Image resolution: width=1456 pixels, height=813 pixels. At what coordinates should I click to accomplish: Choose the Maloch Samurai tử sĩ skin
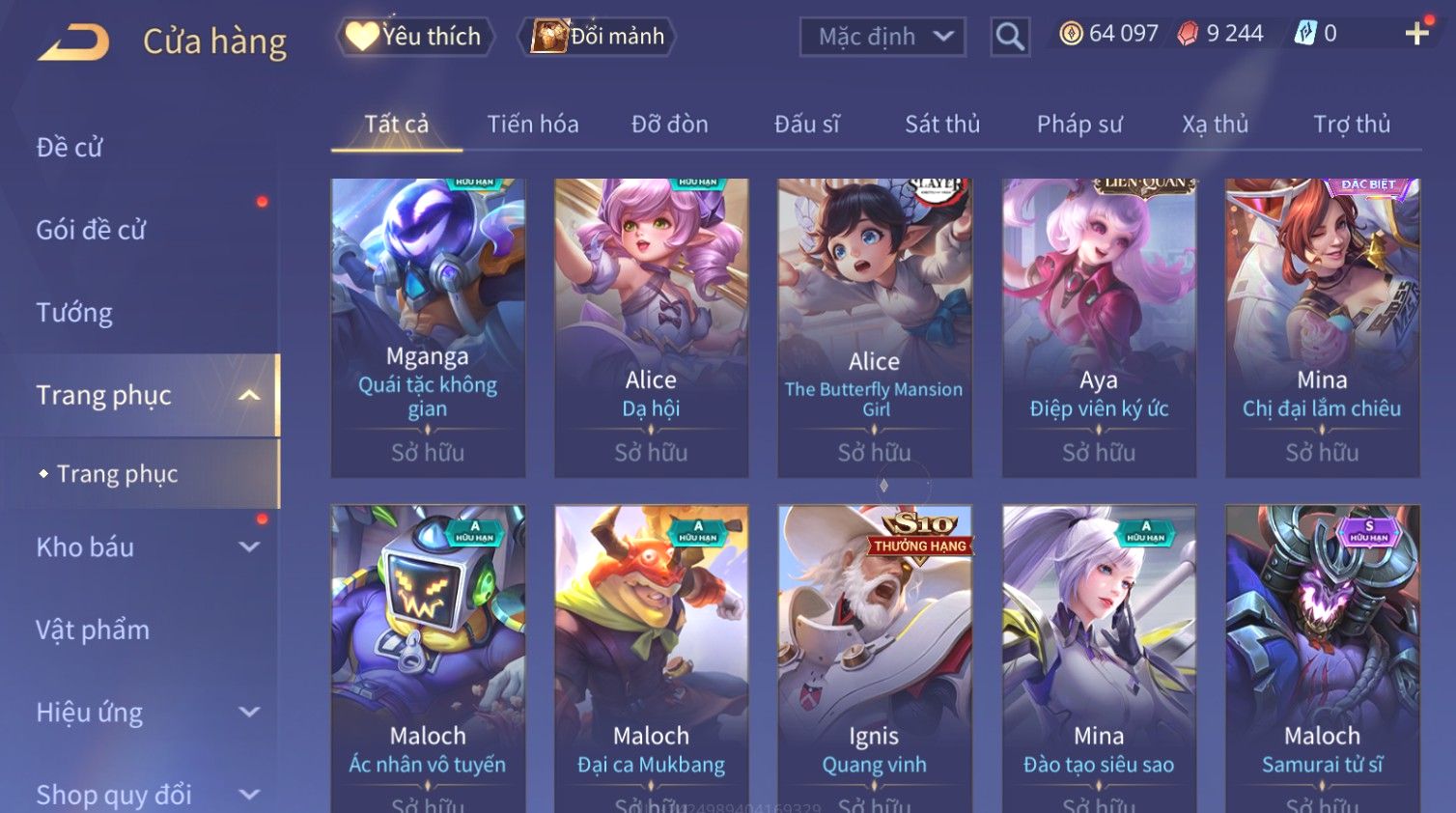point(1322,657)
